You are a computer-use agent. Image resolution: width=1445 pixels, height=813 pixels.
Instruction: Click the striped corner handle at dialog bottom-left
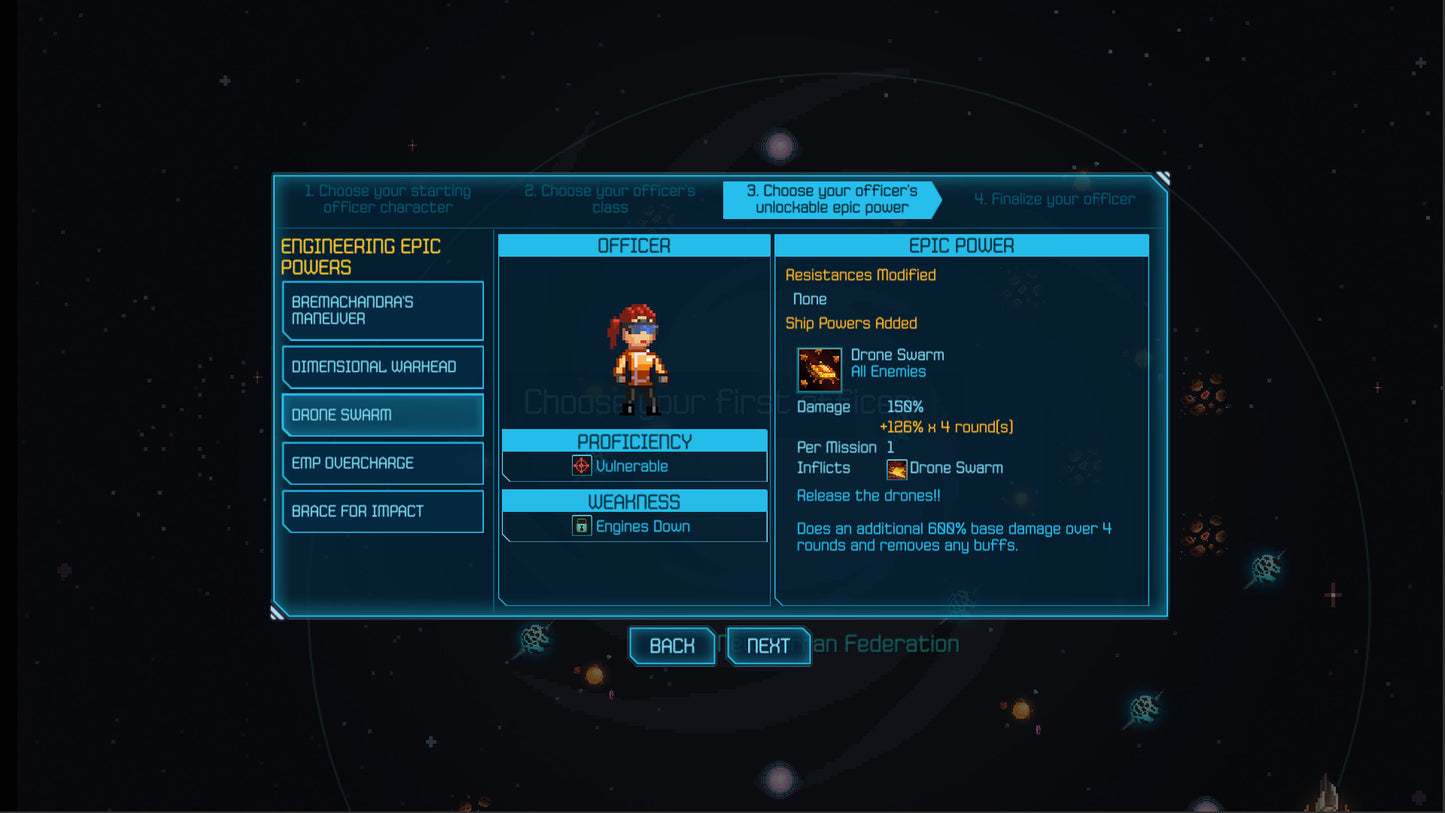[275, 611]
